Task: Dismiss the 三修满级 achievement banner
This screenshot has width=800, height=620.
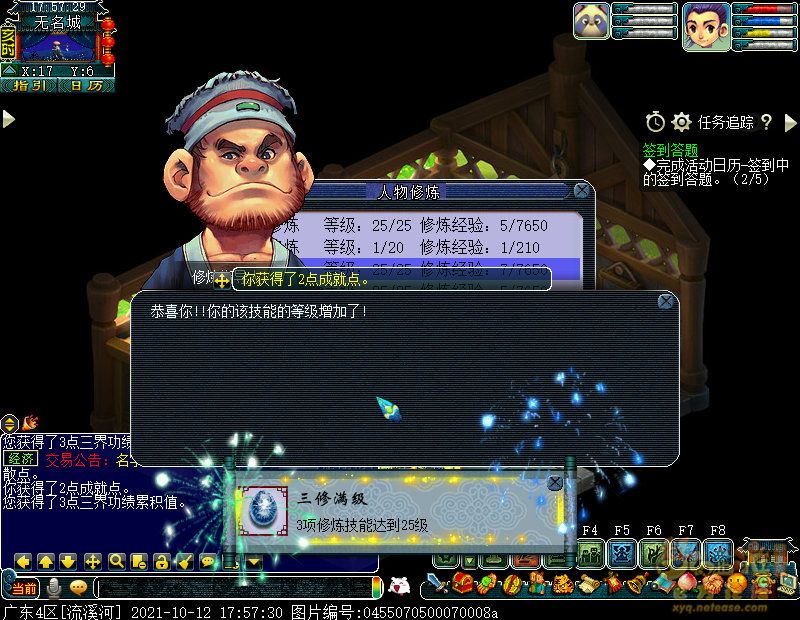Action: tap(555, 483)
